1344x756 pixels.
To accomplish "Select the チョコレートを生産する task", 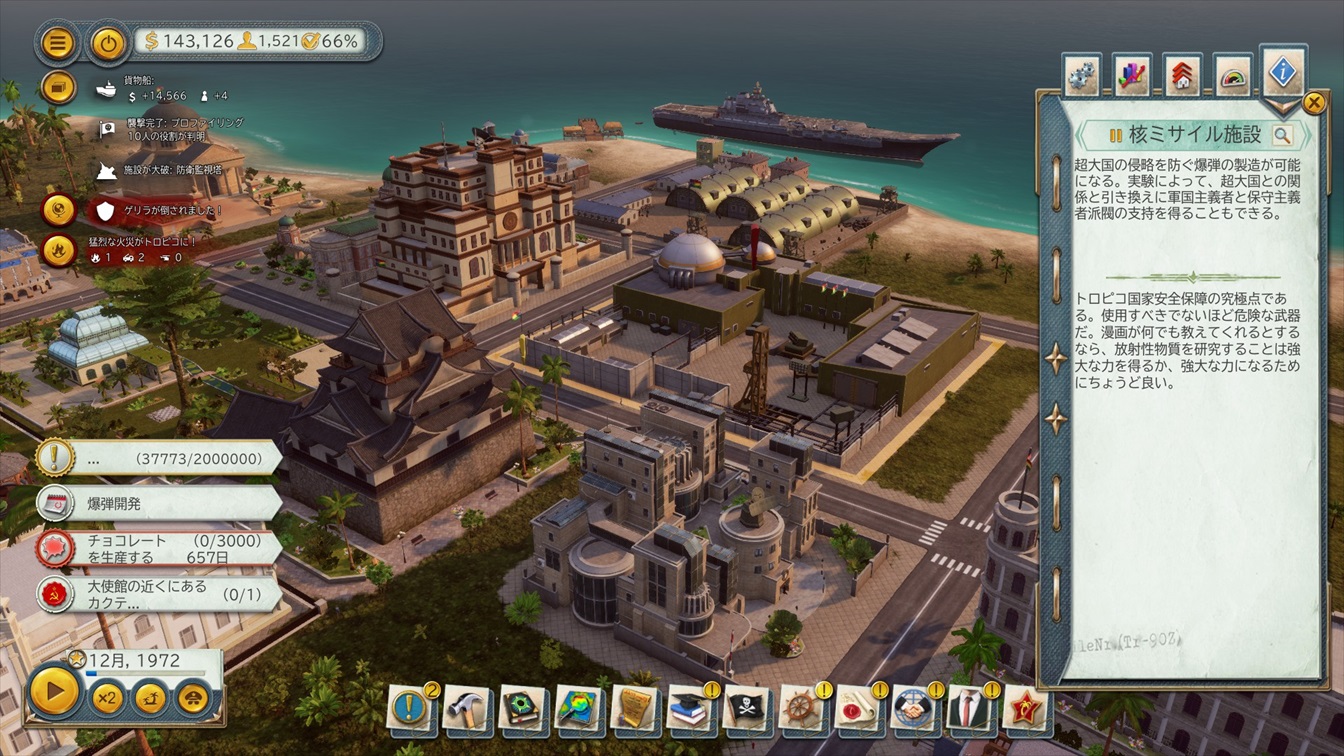I will 160,549.
